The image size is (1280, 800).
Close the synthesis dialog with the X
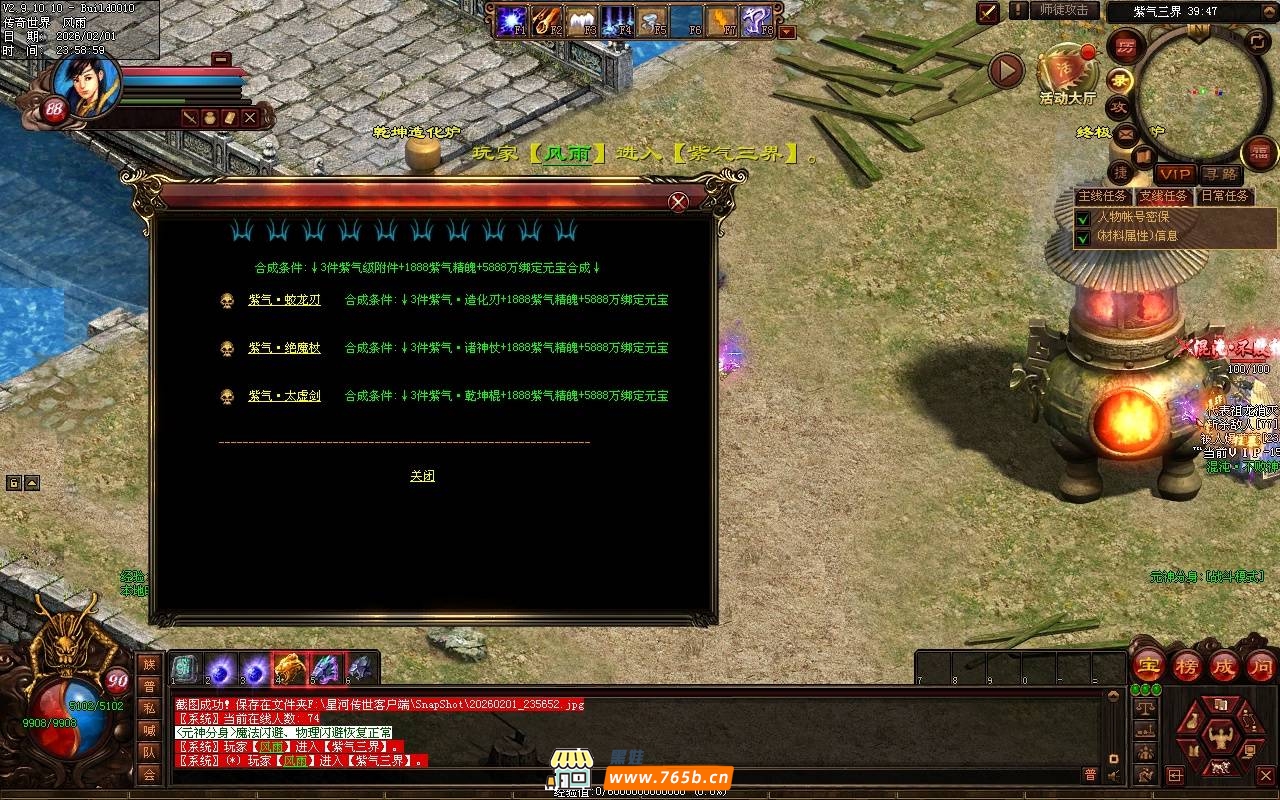click(678, 202)
